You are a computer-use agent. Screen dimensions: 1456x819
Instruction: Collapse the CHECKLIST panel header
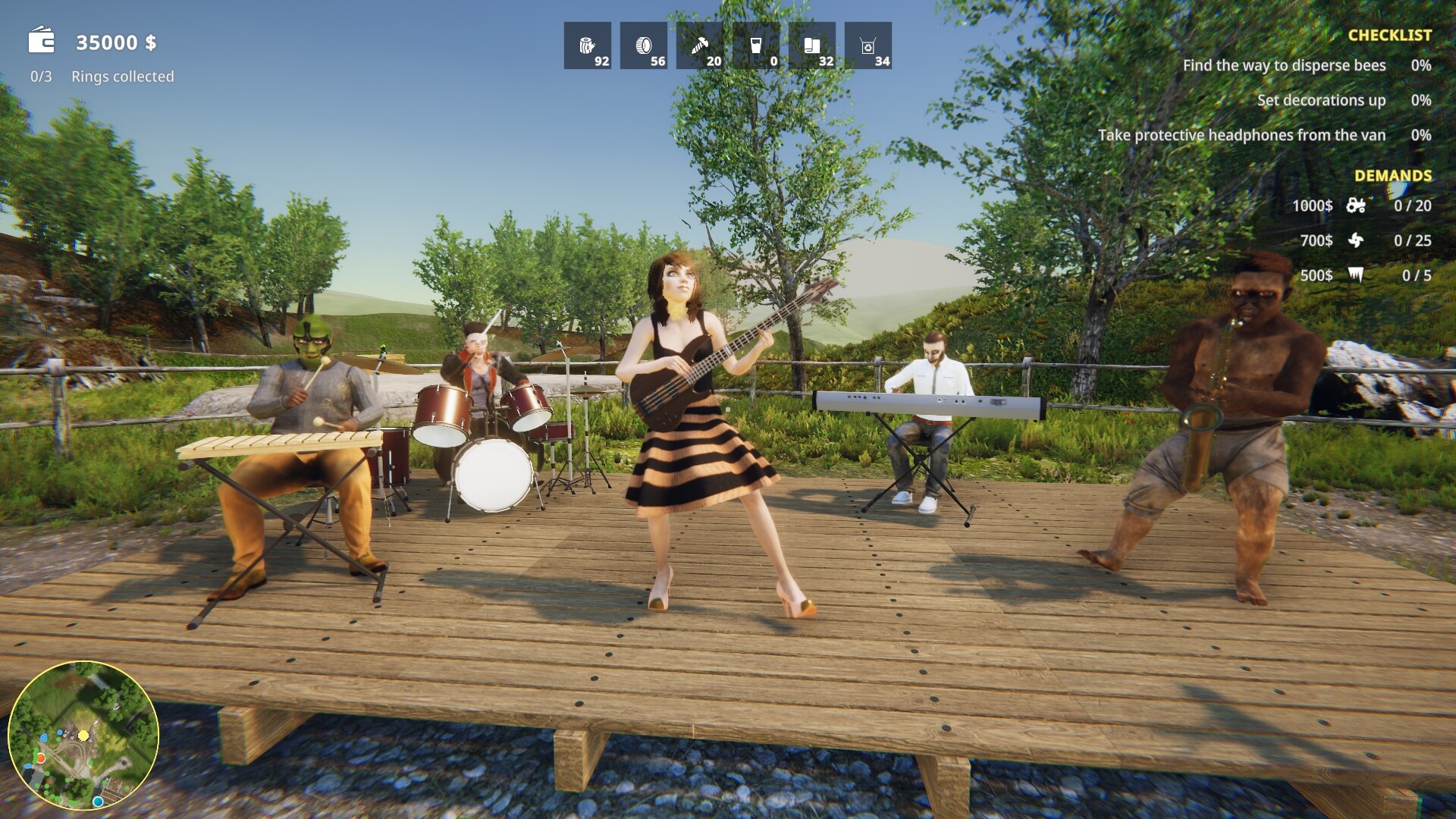(x=1389, y=33)
